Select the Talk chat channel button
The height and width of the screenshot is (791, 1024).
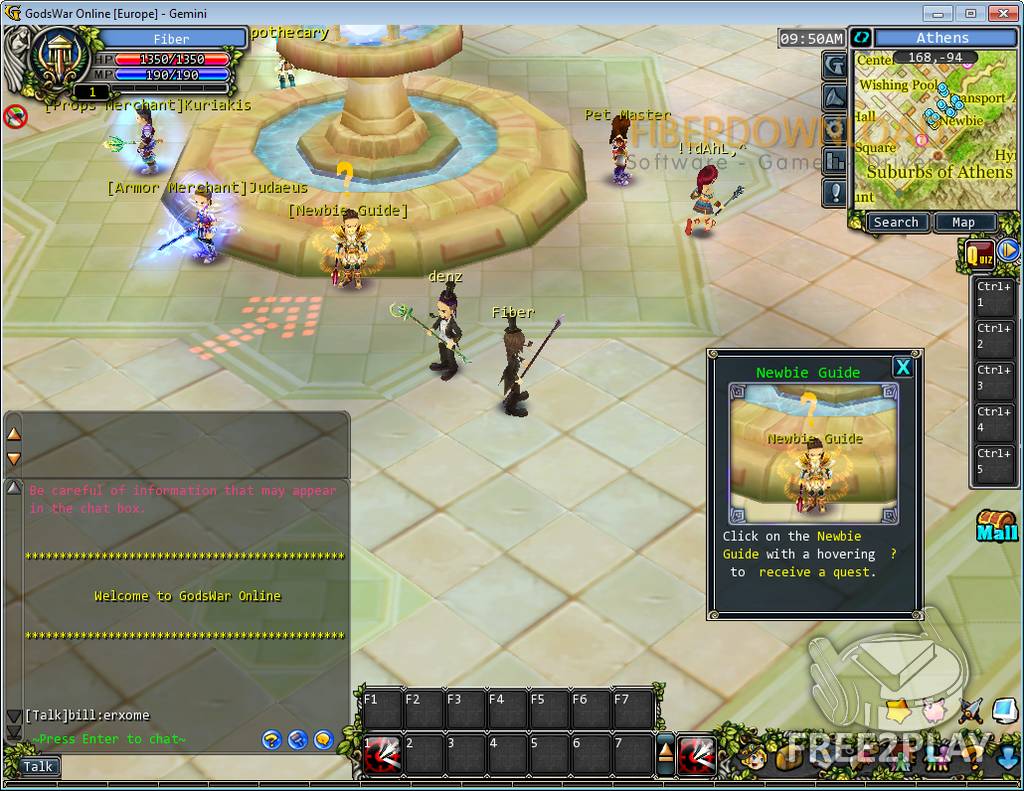[38, 767]
